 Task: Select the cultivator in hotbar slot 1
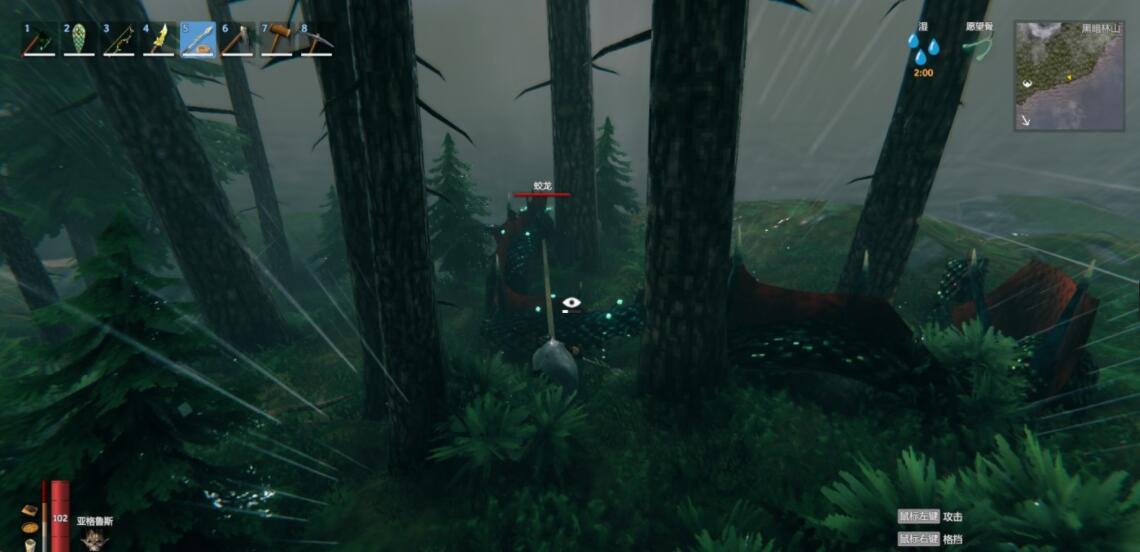click(x=39, y=40)
